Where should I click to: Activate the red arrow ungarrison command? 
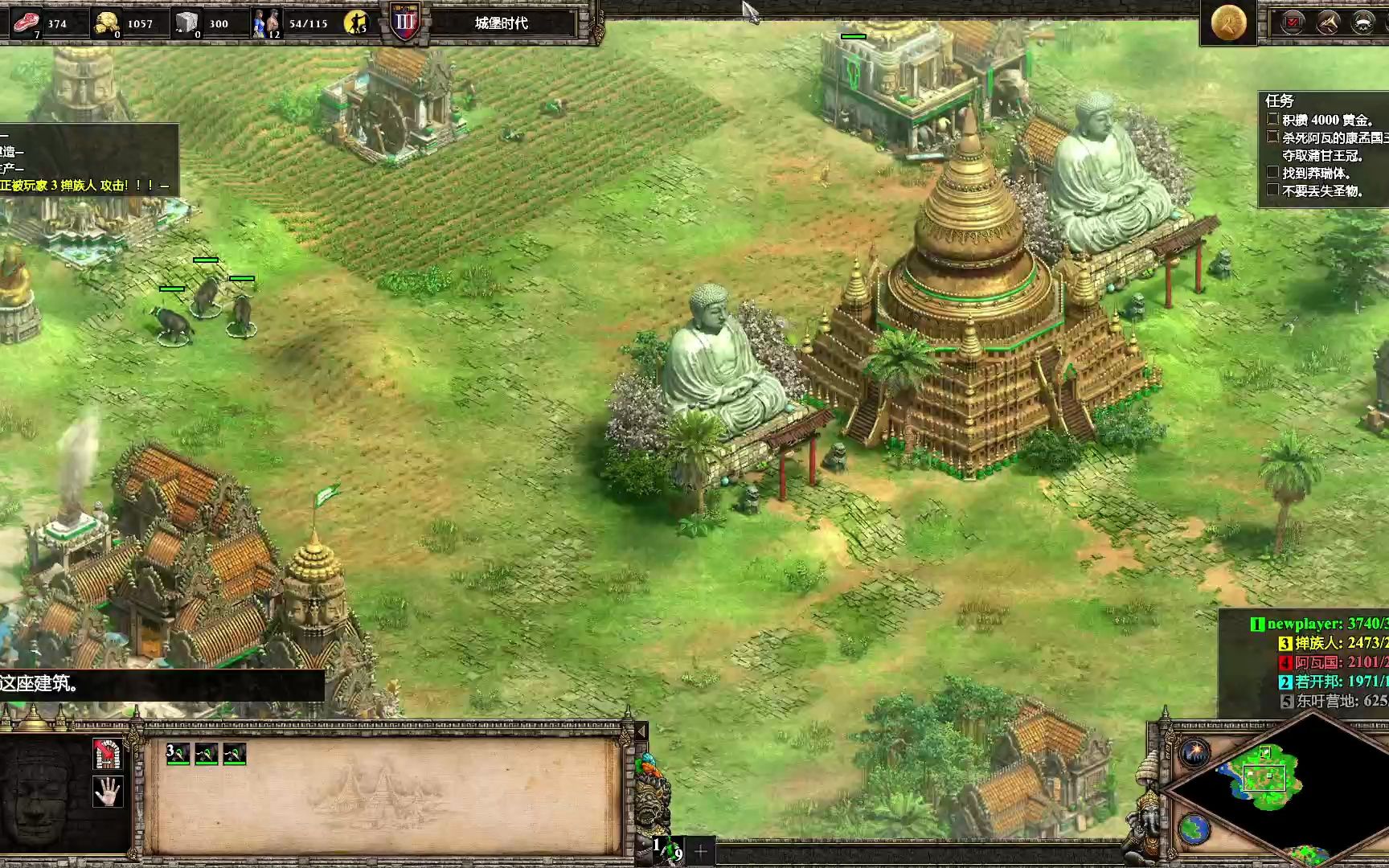[107, 754]
